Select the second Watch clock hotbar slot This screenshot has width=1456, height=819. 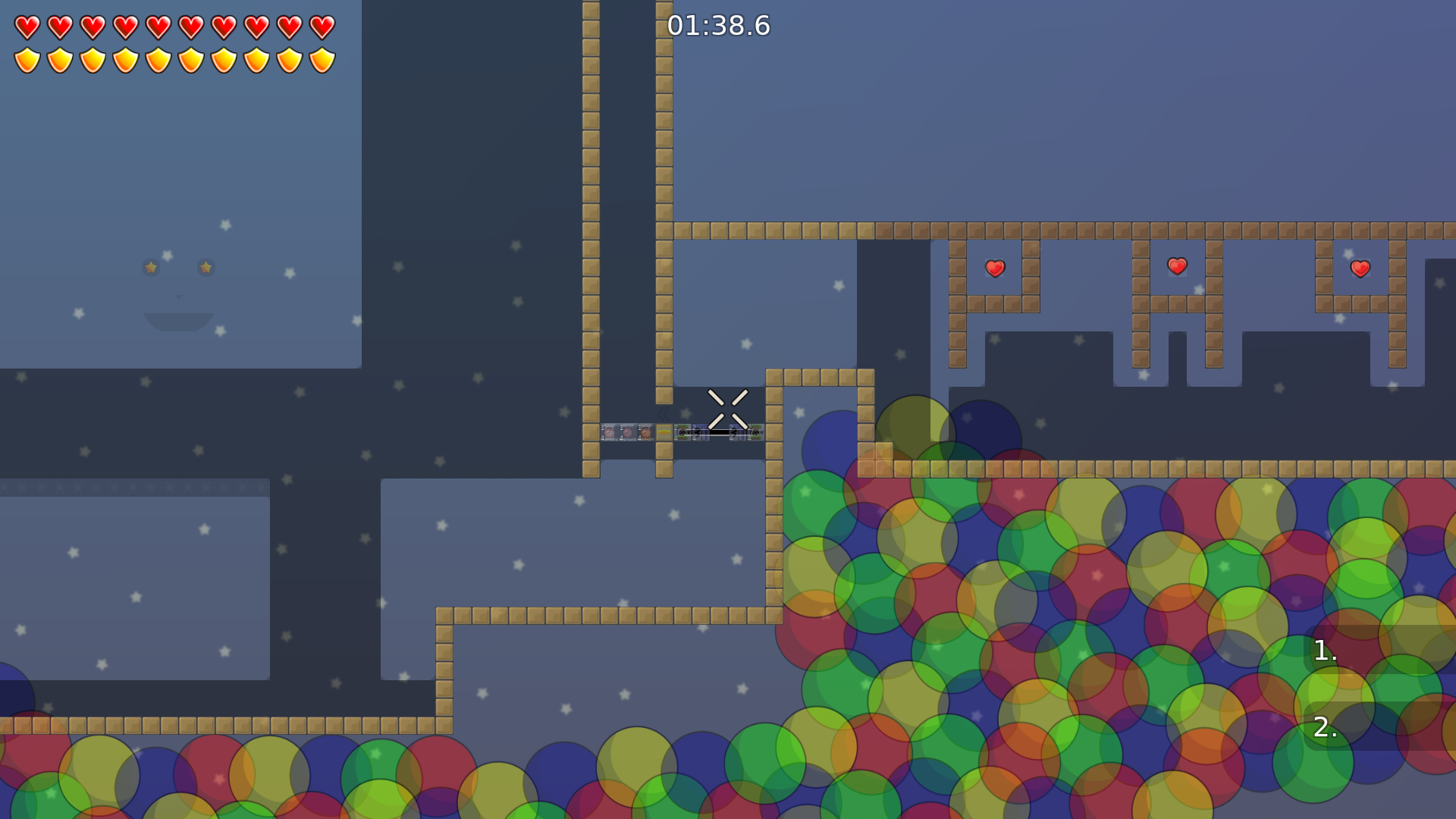tap(627, 433)
